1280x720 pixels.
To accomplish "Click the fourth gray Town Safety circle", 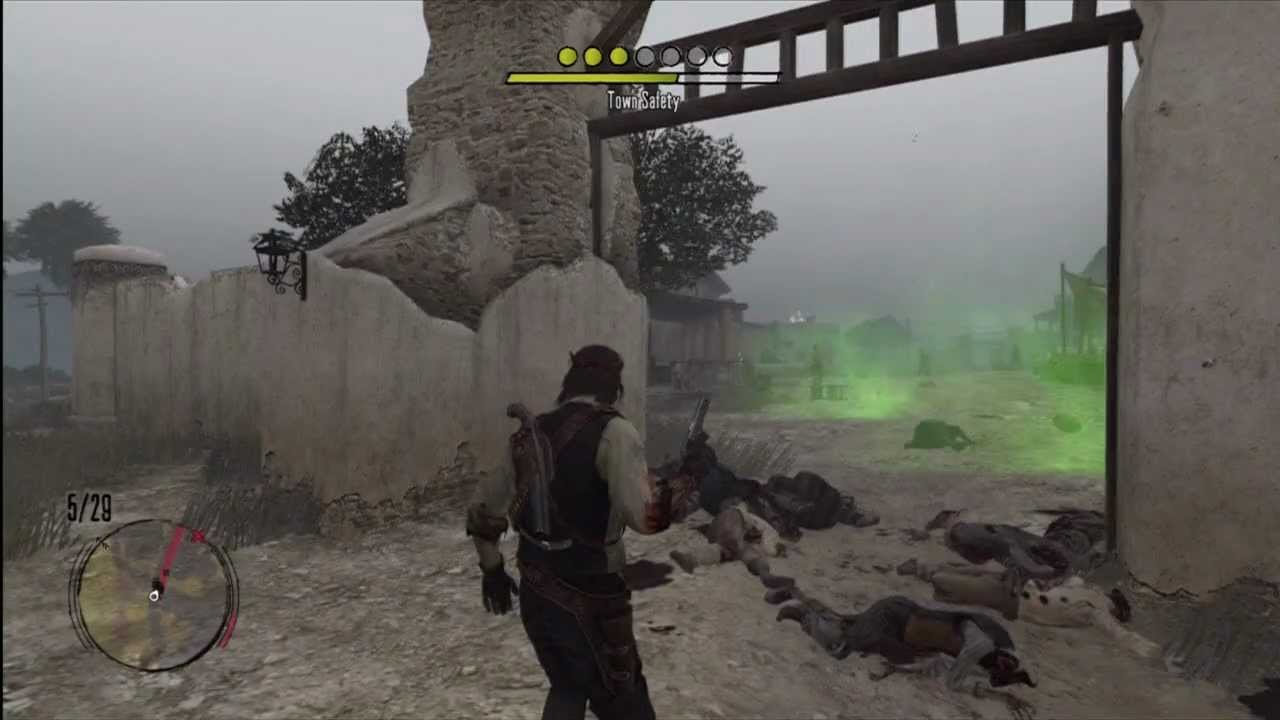I will click(x=644, y=57).
